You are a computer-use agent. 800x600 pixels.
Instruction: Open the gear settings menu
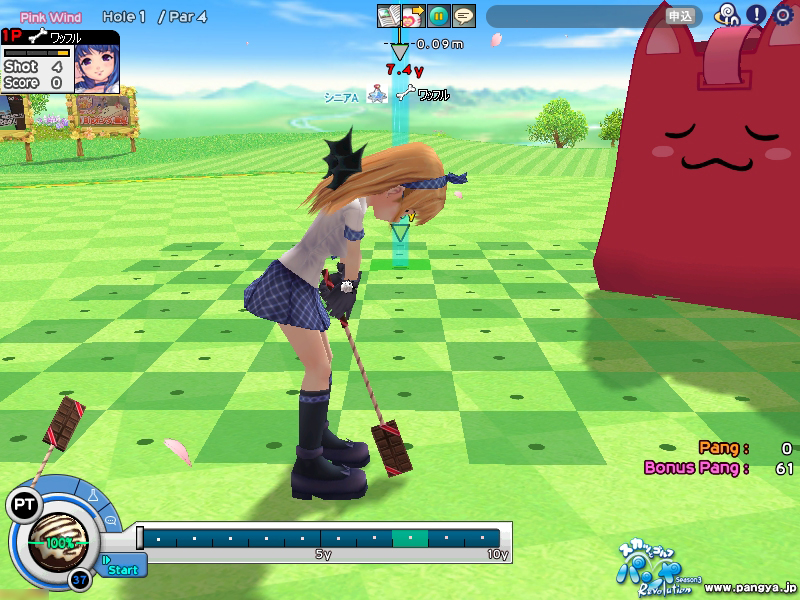pyautogui.click(x=783, y=16)
